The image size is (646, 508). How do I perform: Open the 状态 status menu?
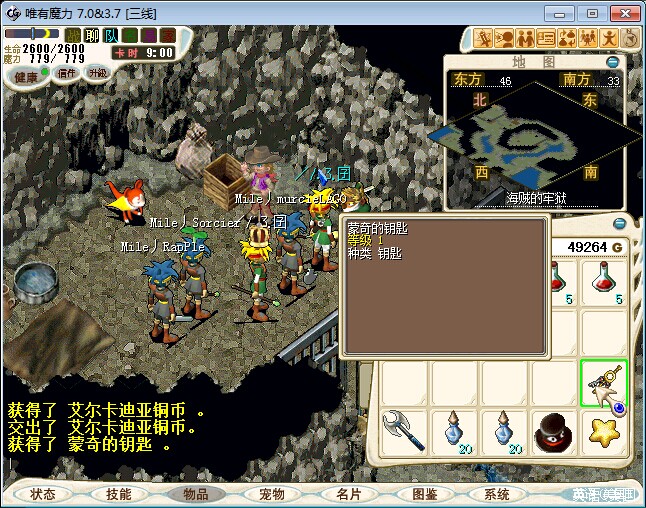point(43,494)
